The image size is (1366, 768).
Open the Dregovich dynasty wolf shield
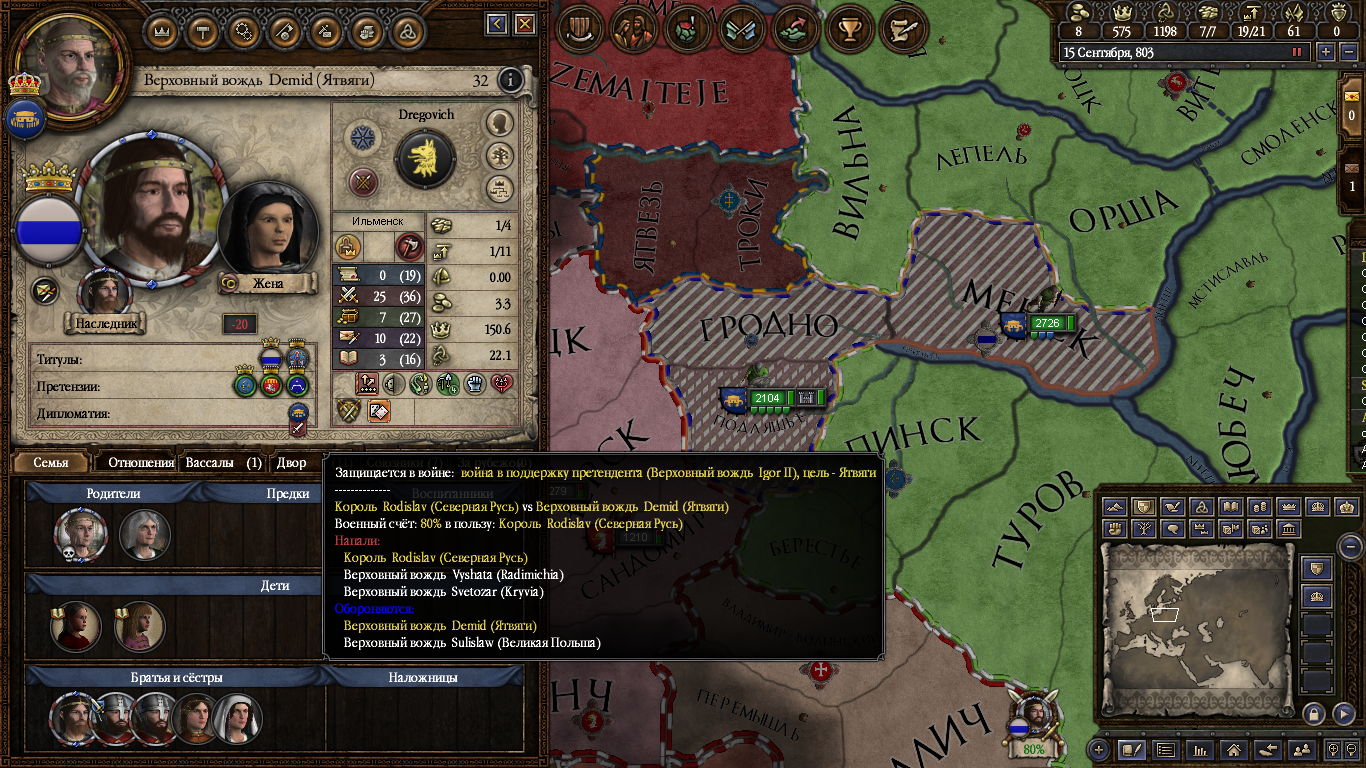click(x=426, y=158)
